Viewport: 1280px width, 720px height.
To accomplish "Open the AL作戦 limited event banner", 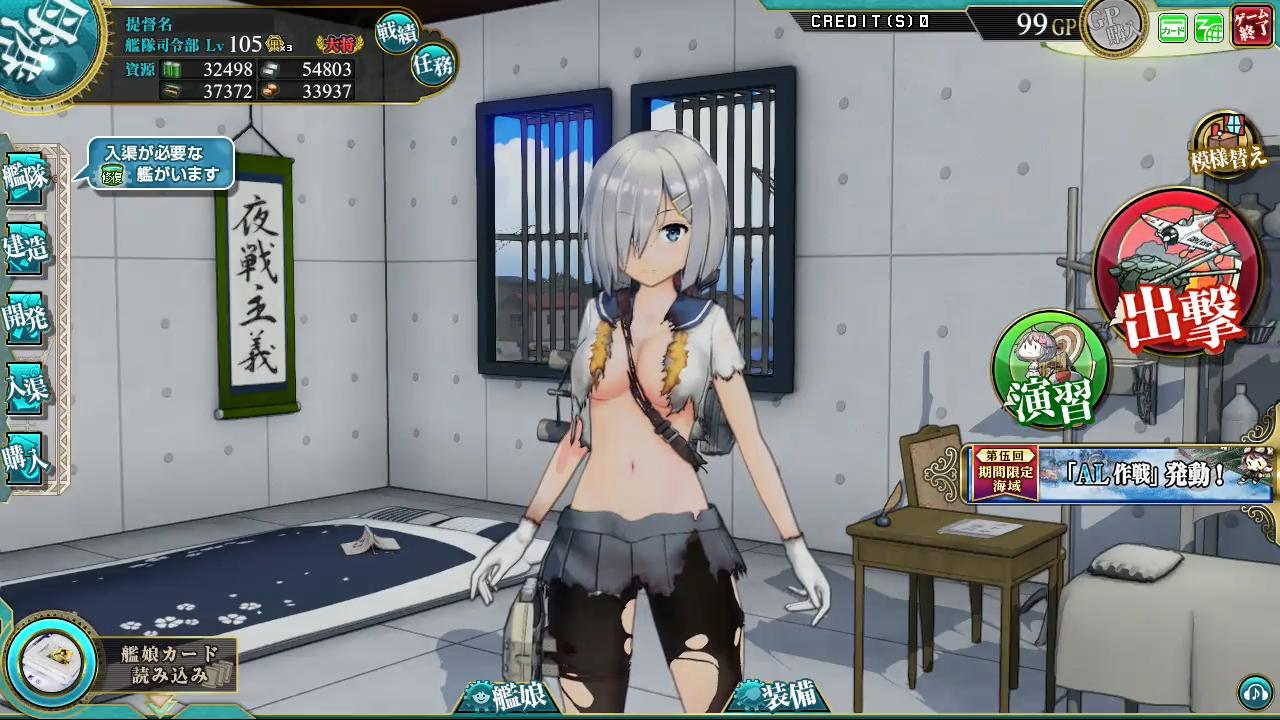I will (1118, 474).
